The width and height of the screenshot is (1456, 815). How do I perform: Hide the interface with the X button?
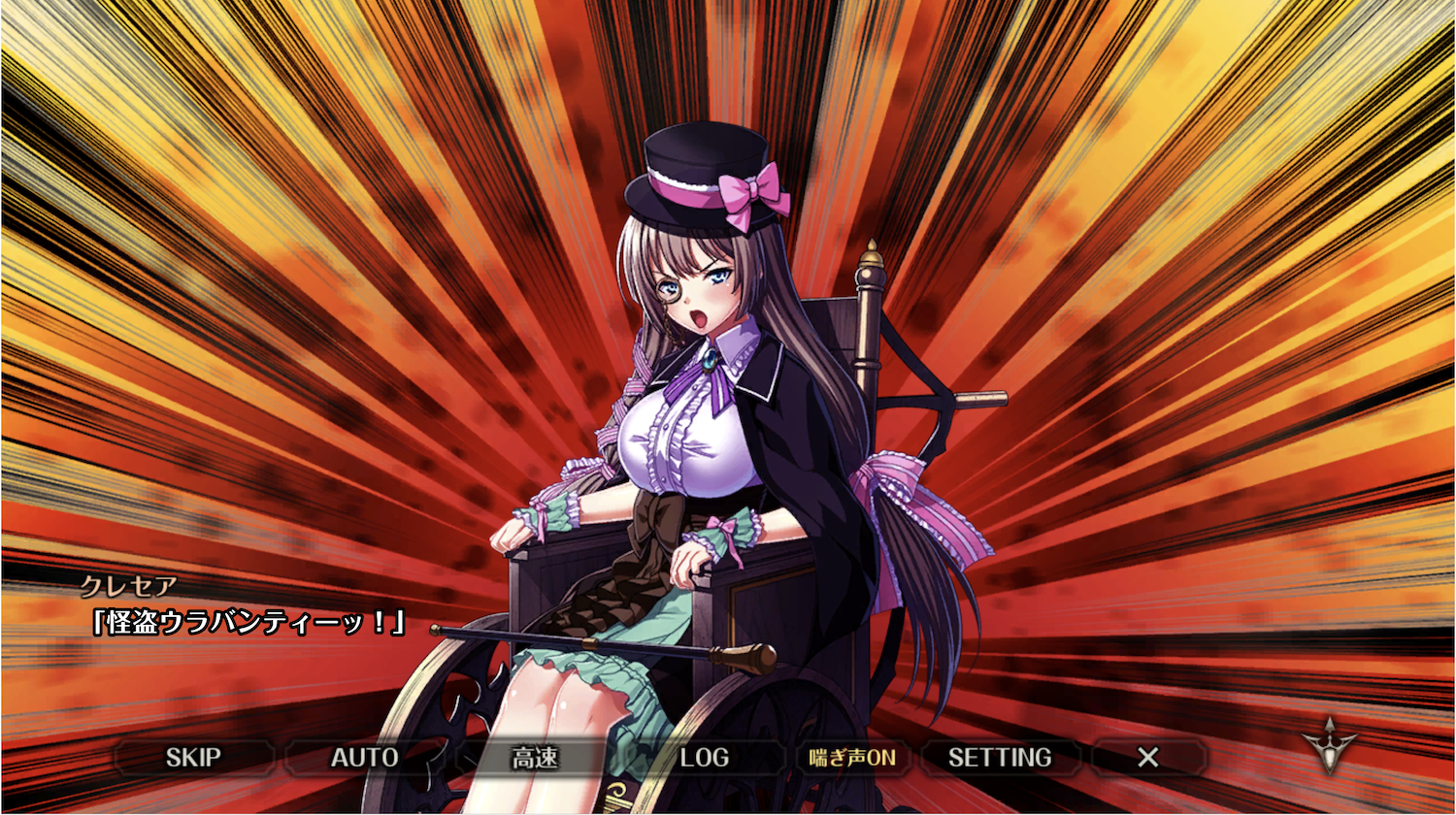point(1148,758)
